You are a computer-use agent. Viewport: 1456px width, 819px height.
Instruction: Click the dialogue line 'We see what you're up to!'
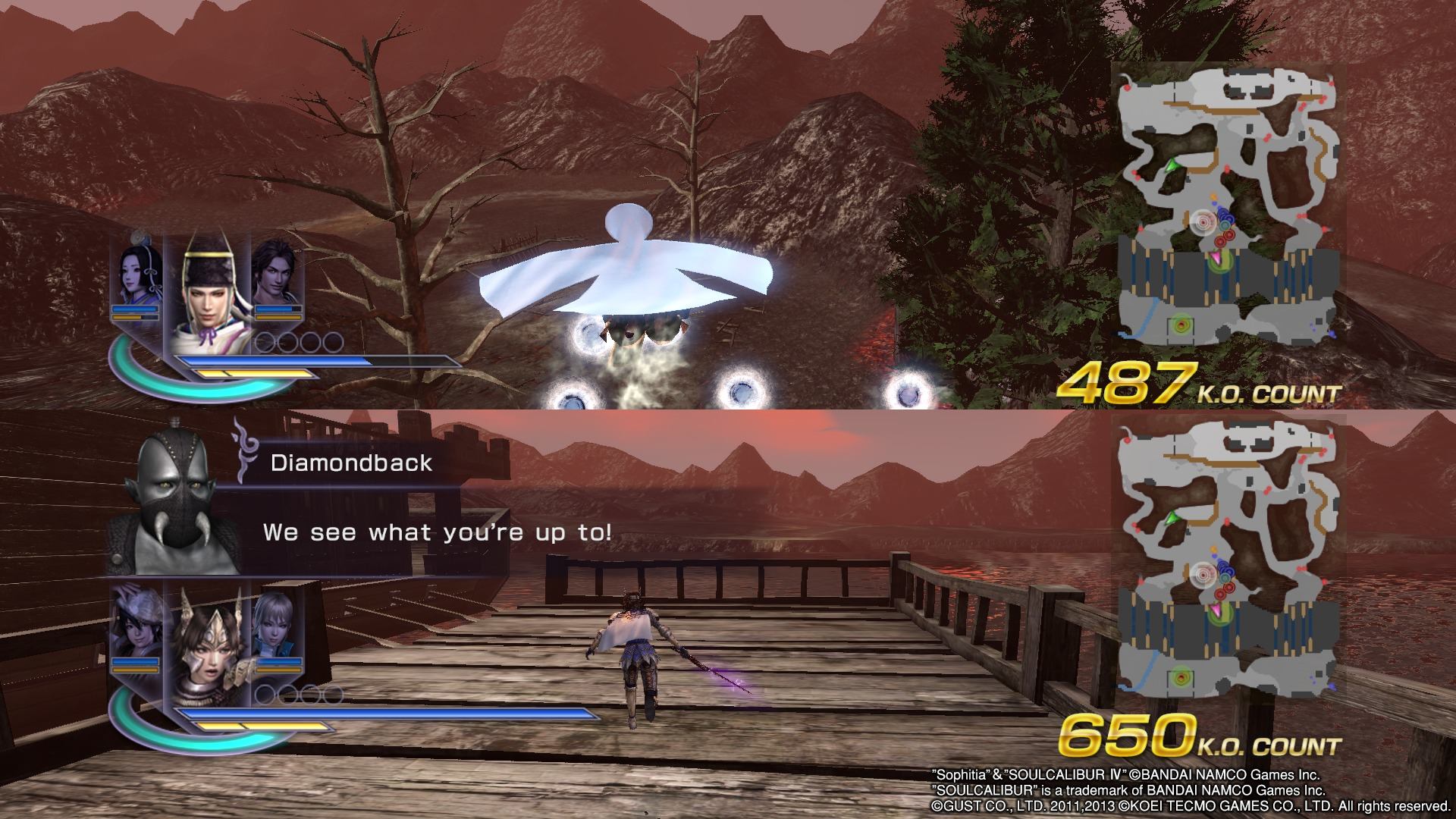[x=440, y=532]
